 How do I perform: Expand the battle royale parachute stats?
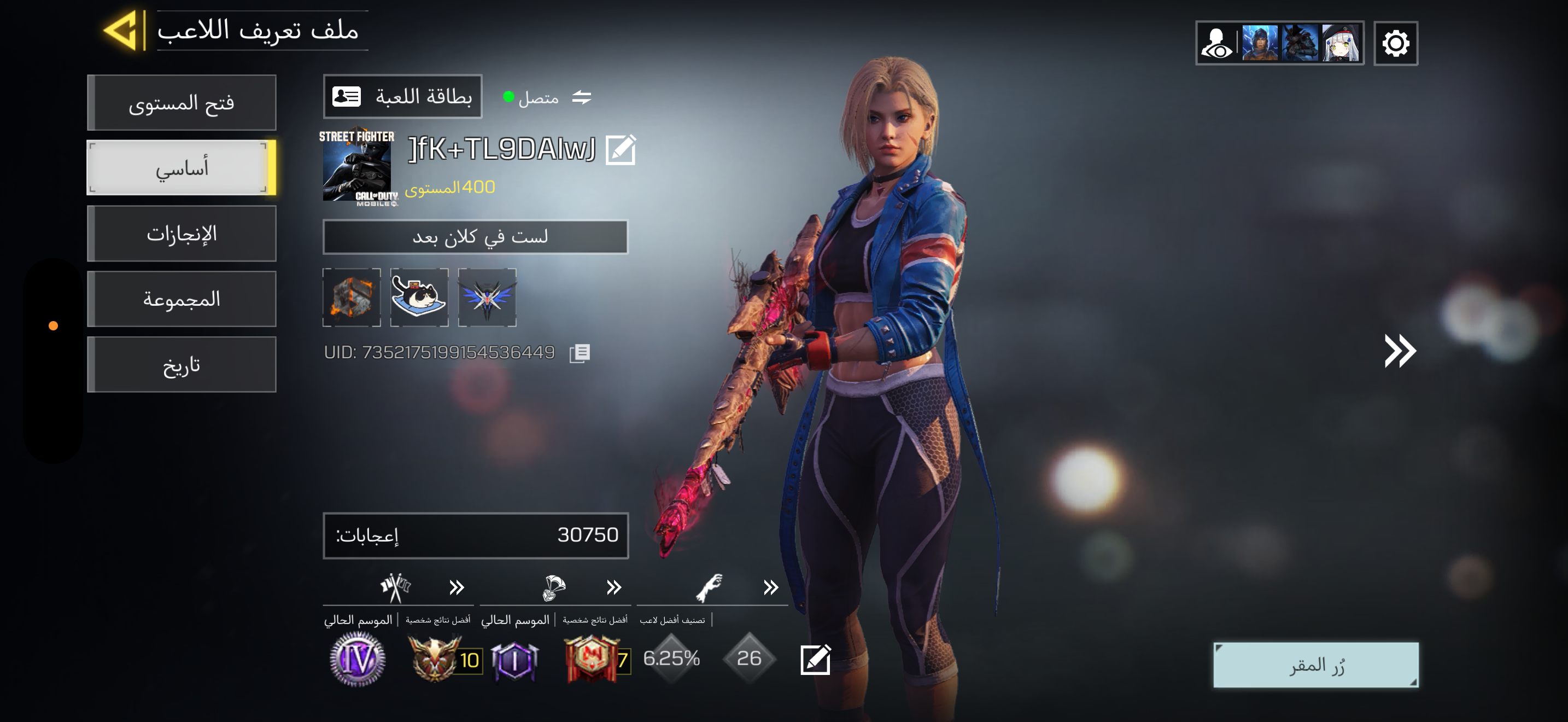tap(613, 587)
